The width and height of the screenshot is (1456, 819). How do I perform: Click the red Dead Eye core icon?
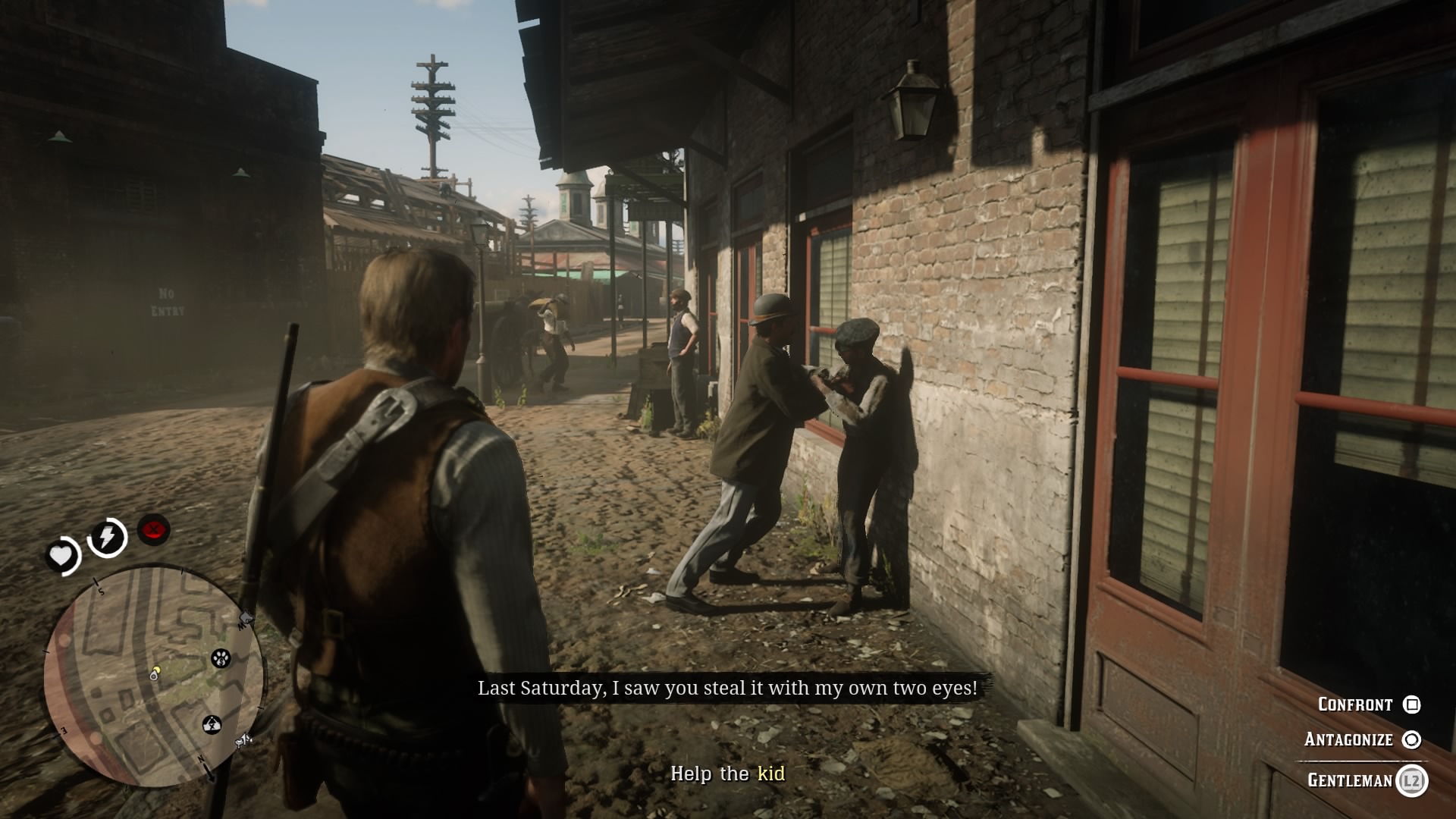click(152, 531)
